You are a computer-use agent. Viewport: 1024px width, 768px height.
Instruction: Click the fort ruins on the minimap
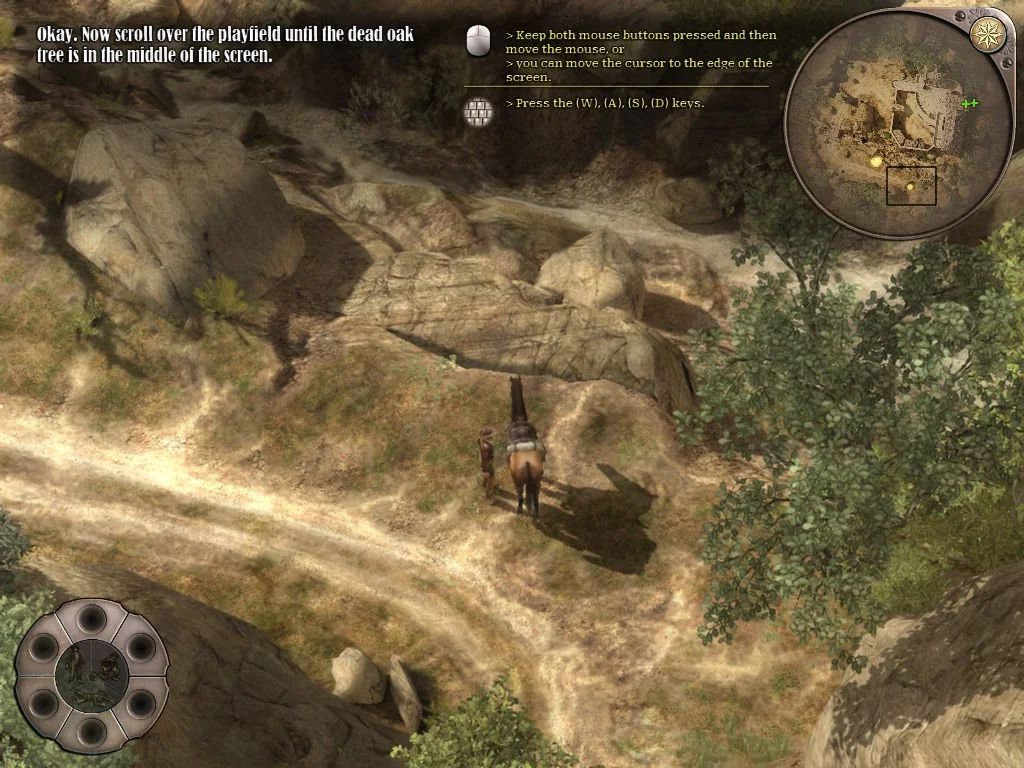pos(914,115)
